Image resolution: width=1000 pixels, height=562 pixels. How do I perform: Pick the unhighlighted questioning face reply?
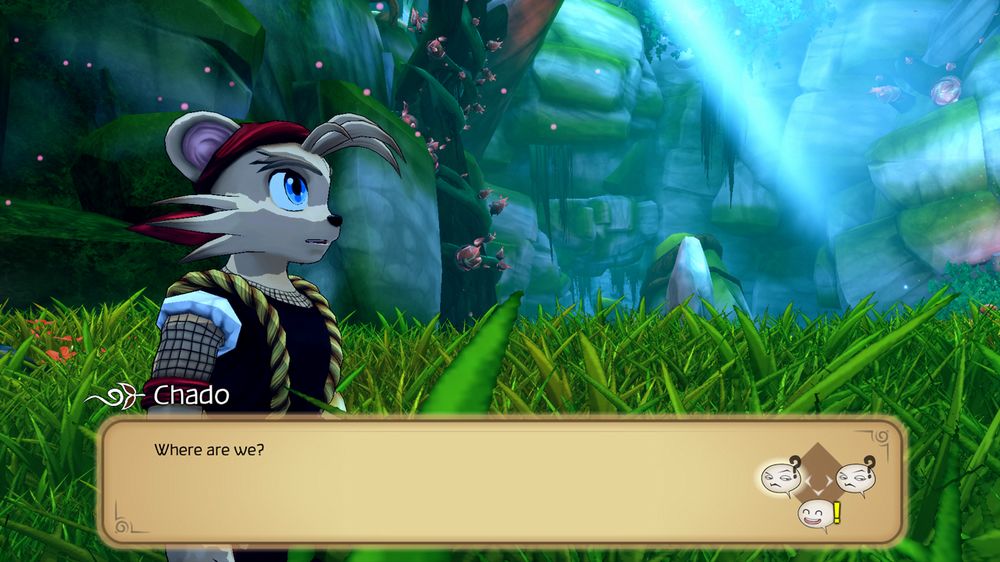click(x=853, y=477)
